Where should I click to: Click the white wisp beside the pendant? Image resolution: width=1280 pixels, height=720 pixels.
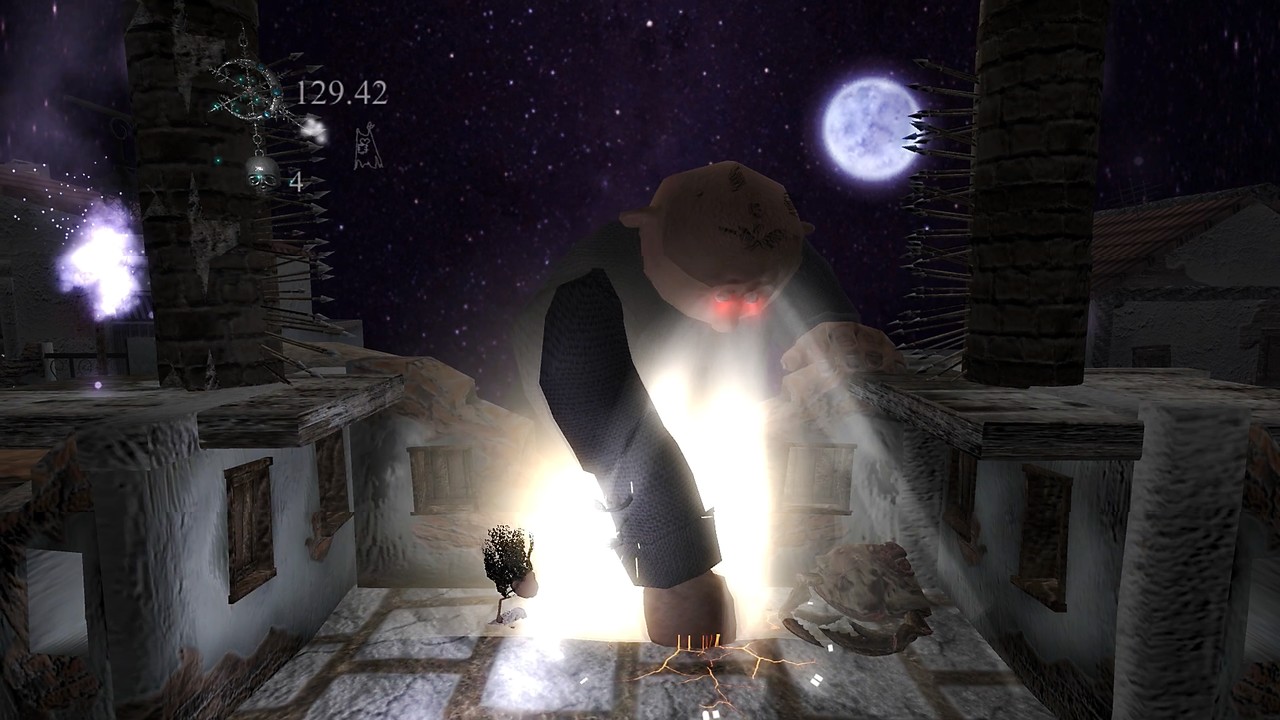click(x=313, y=129)
